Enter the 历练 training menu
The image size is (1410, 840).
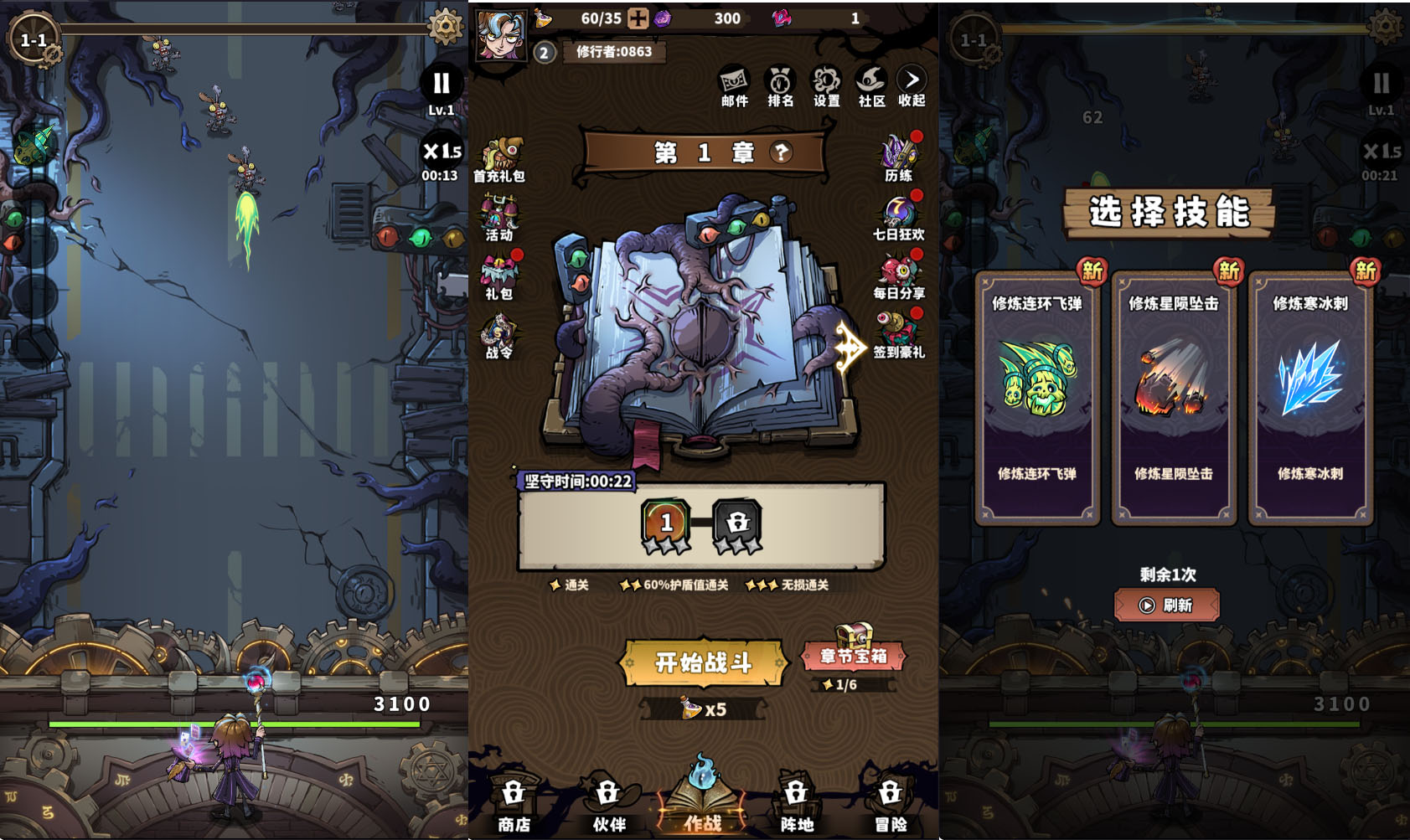coord(899,157)
